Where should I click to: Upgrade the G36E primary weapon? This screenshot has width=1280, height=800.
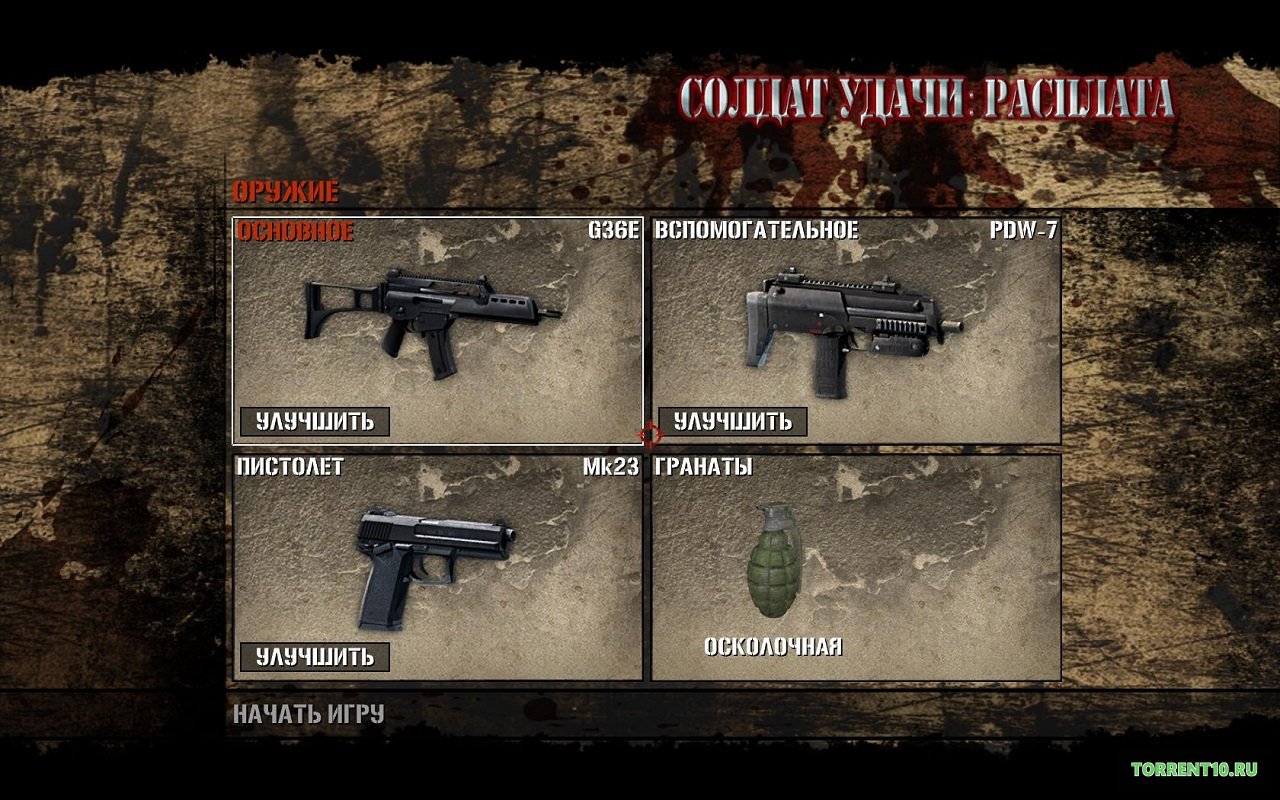point(315,422)
